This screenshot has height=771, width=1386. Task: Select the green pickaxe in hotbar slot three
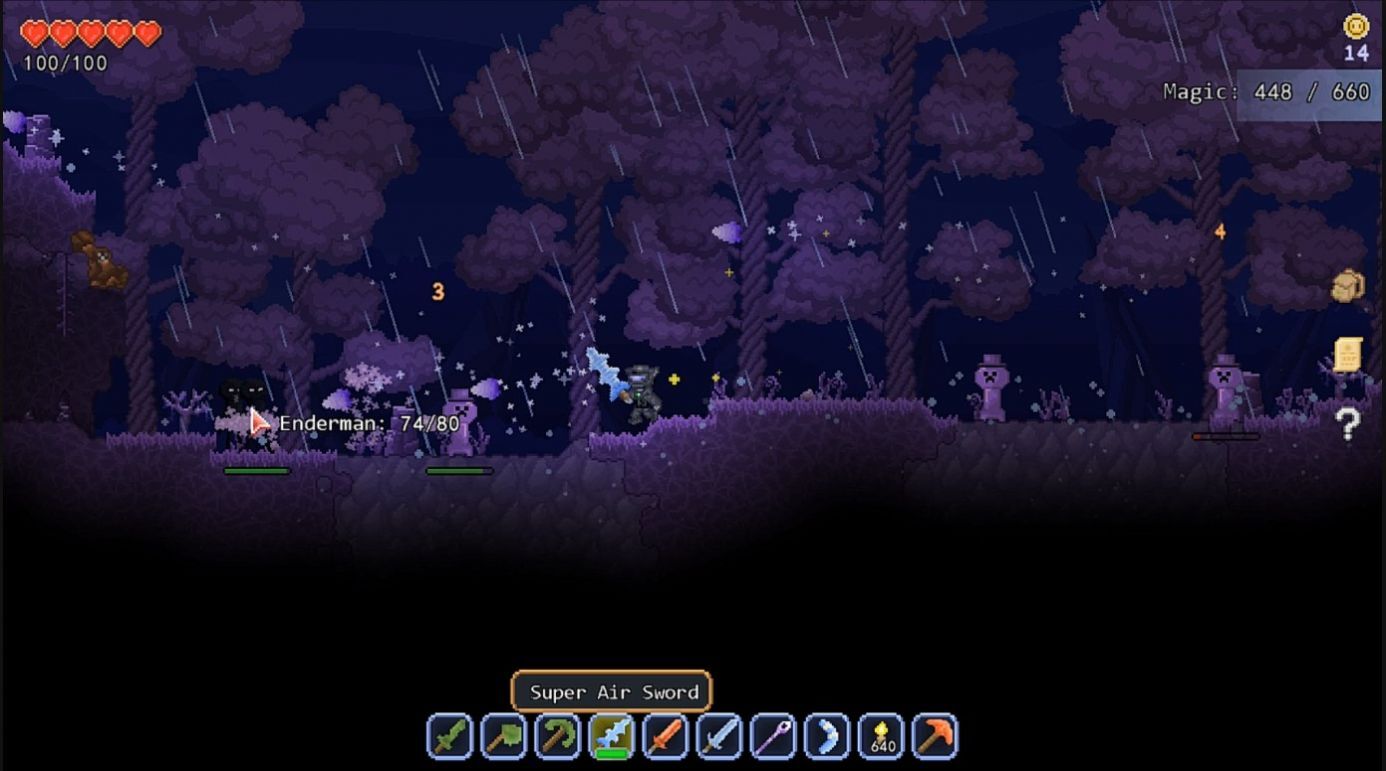click(x=557, y=735)
